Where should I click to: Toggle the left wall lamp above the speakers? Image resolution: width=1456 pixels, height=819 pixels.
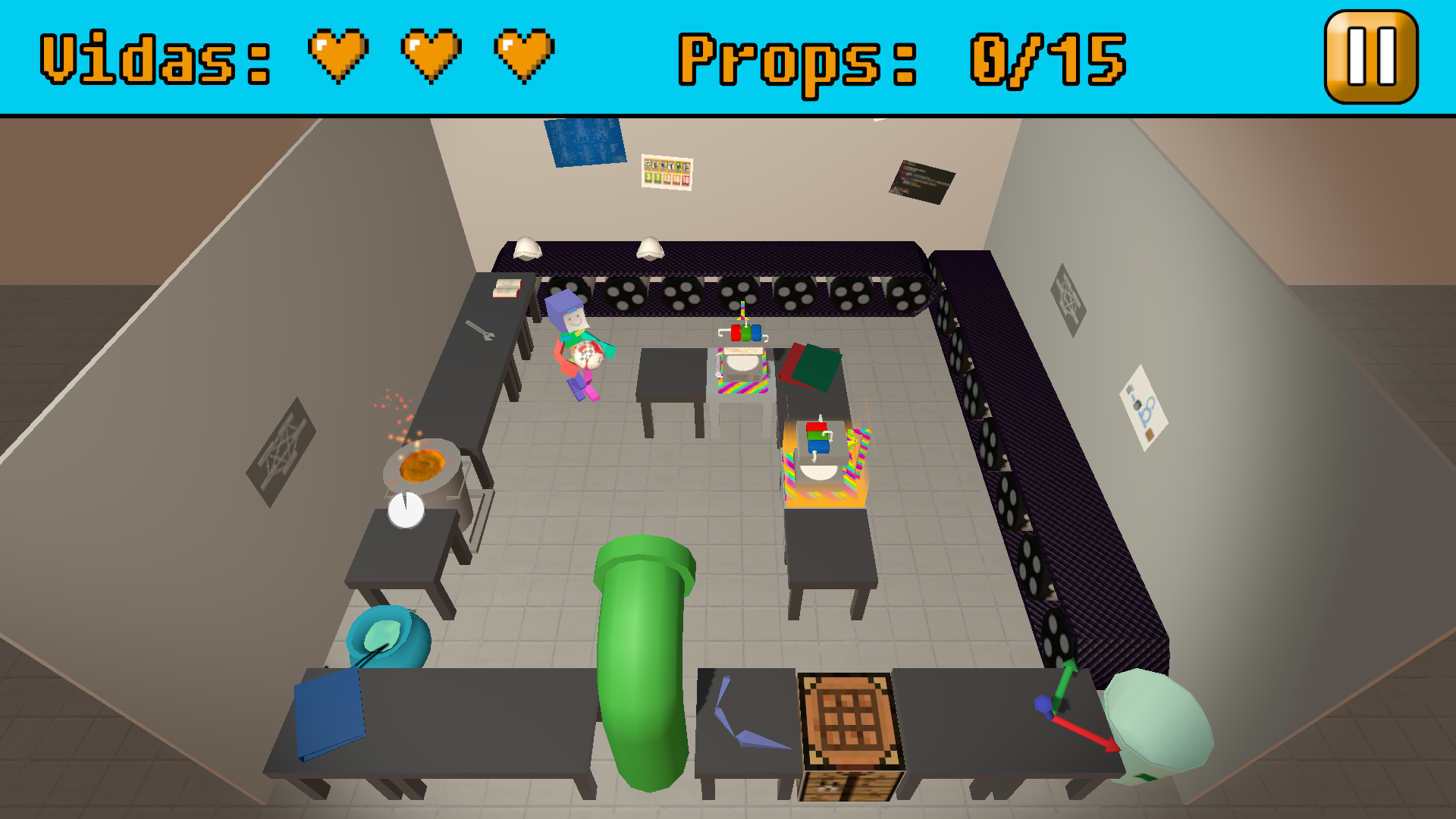point(526,248)
